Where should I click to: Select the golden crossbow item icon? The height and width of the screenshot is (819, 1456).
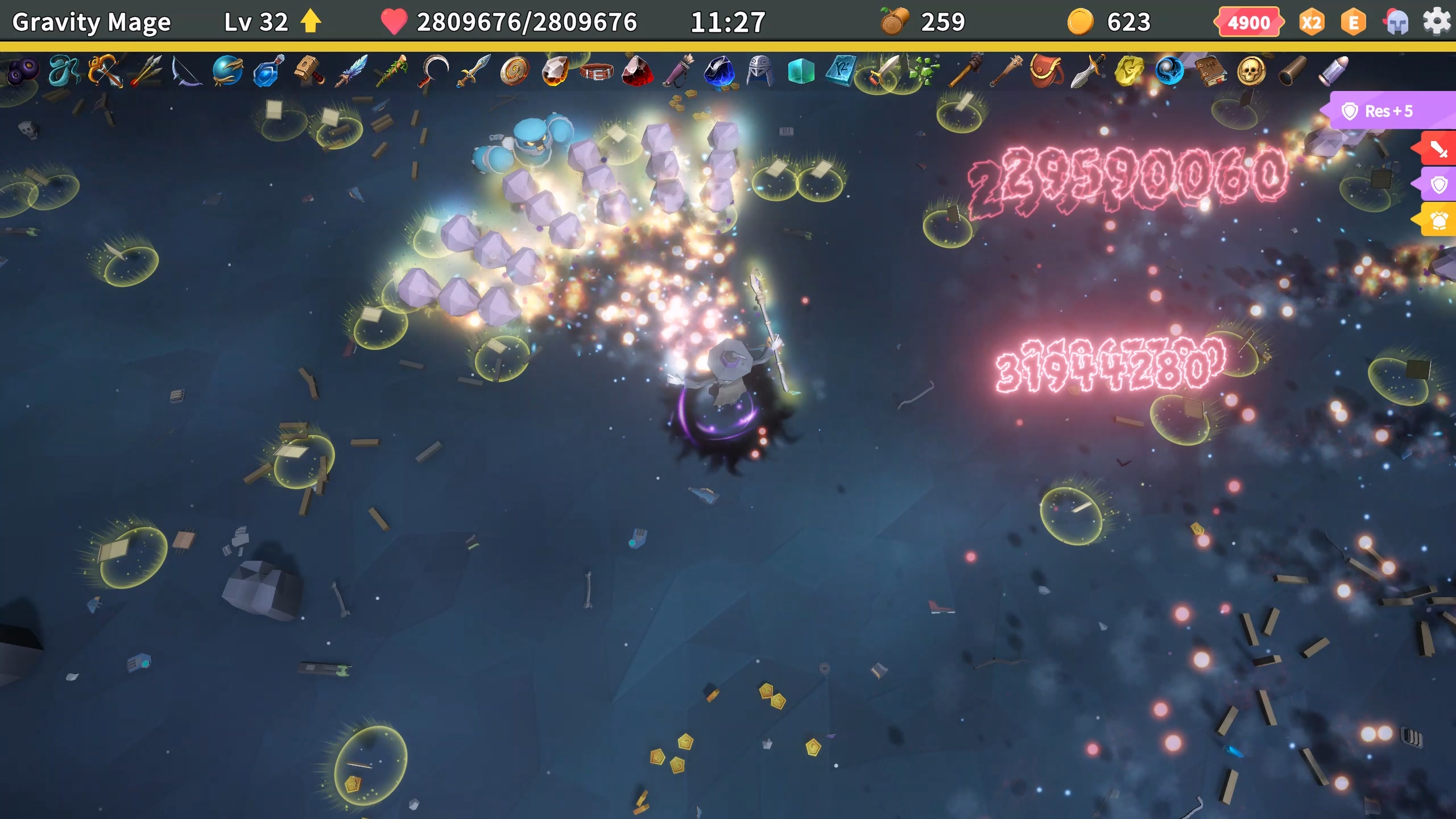coord(106,71)
